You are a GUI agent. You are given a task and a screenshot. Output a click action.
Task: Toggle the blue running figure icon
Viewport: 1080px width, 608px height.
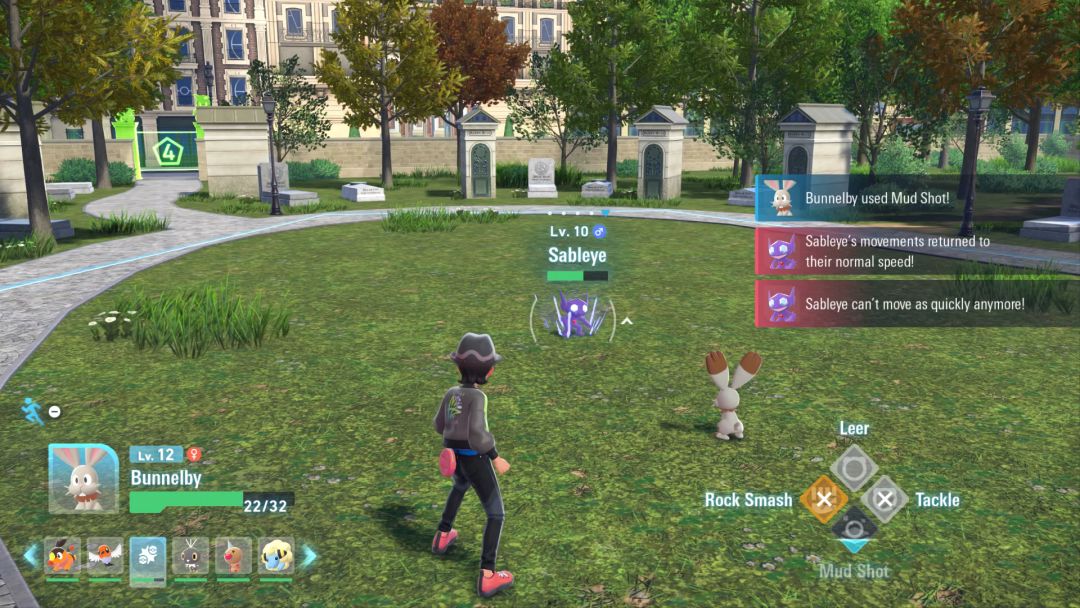[32, 410]
